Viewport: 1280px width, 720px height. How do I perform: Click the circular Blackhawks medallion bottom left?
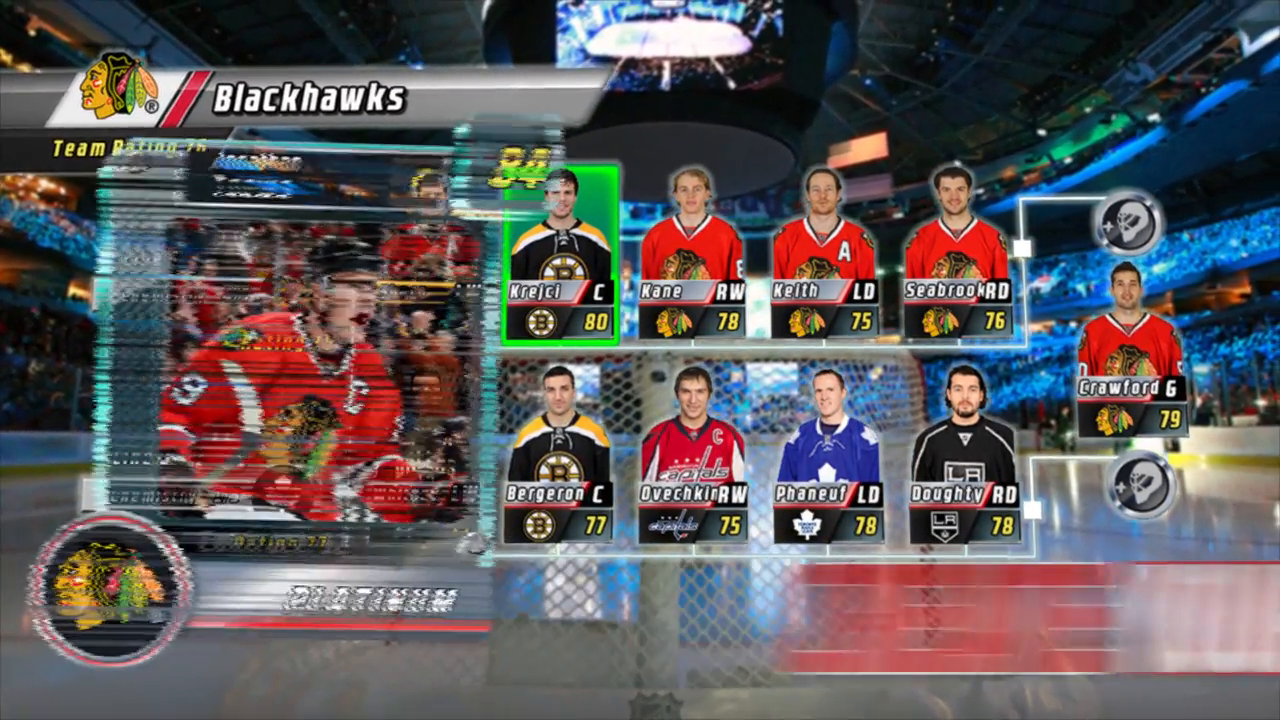108,590
